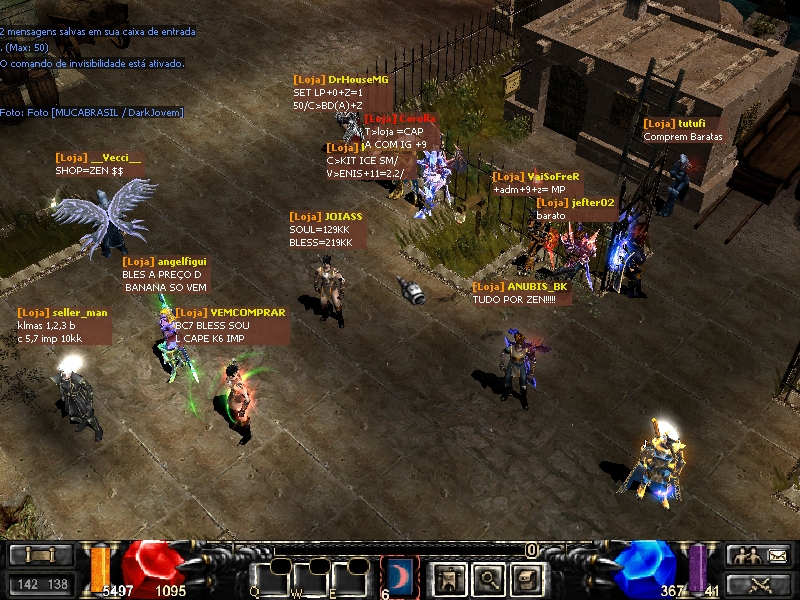This screenshot has width=800, height=600.
Task: Open the menu button with the scroll icon
Action: [41, 555]
